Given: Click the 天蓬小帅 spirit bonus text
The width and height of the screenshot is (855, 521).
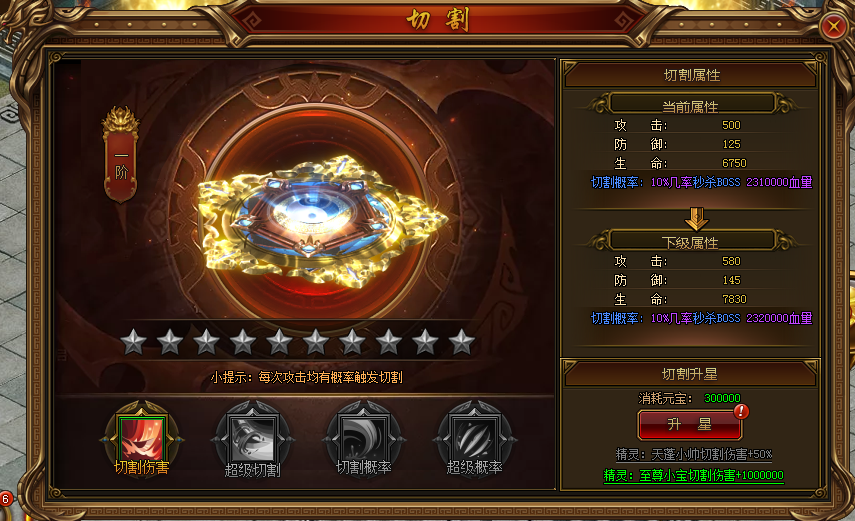Looking at the screenshot, I should 694,454.
